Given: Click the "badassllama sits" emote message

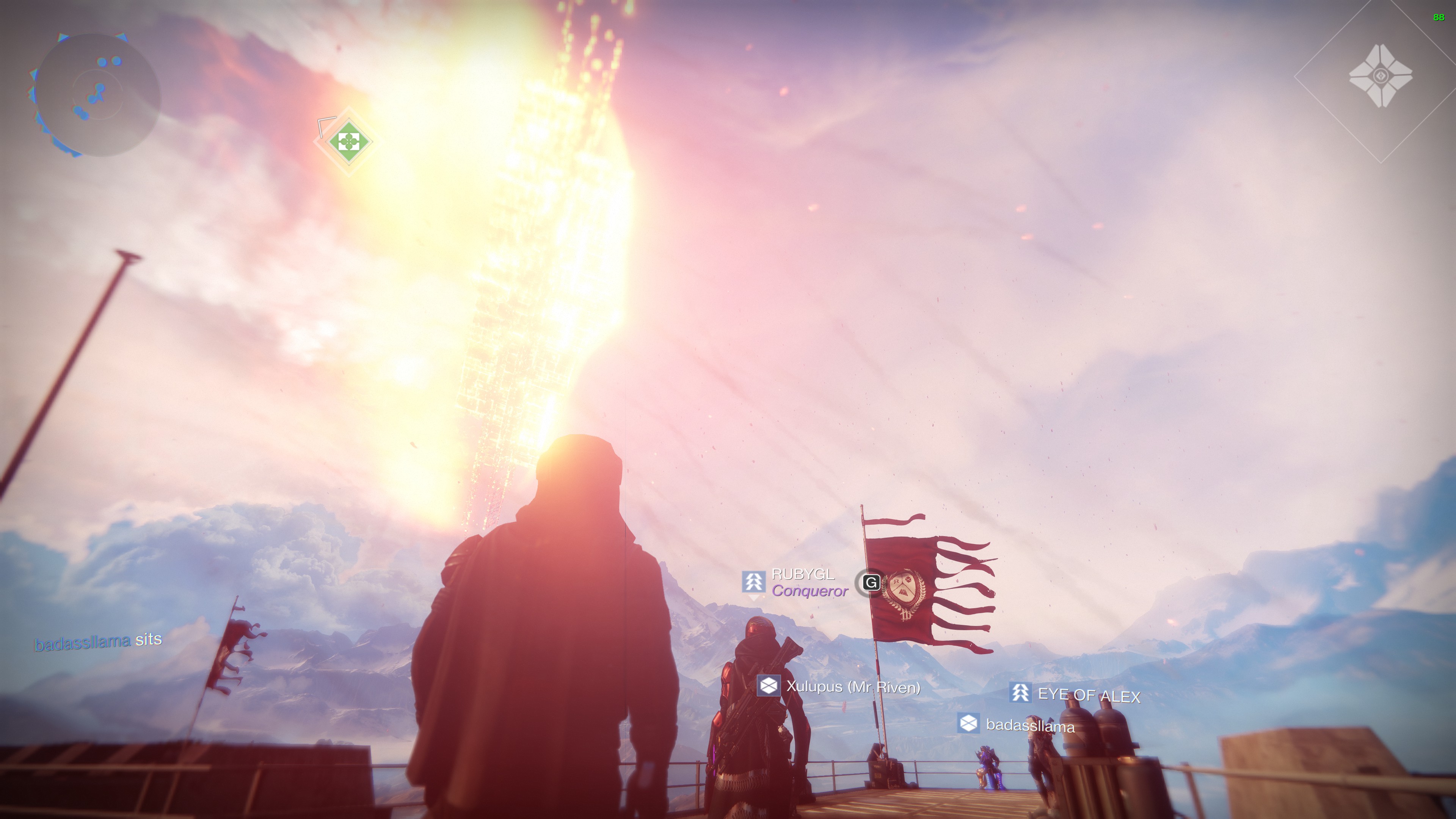Looking at the screenshot, I should point(98,642).
